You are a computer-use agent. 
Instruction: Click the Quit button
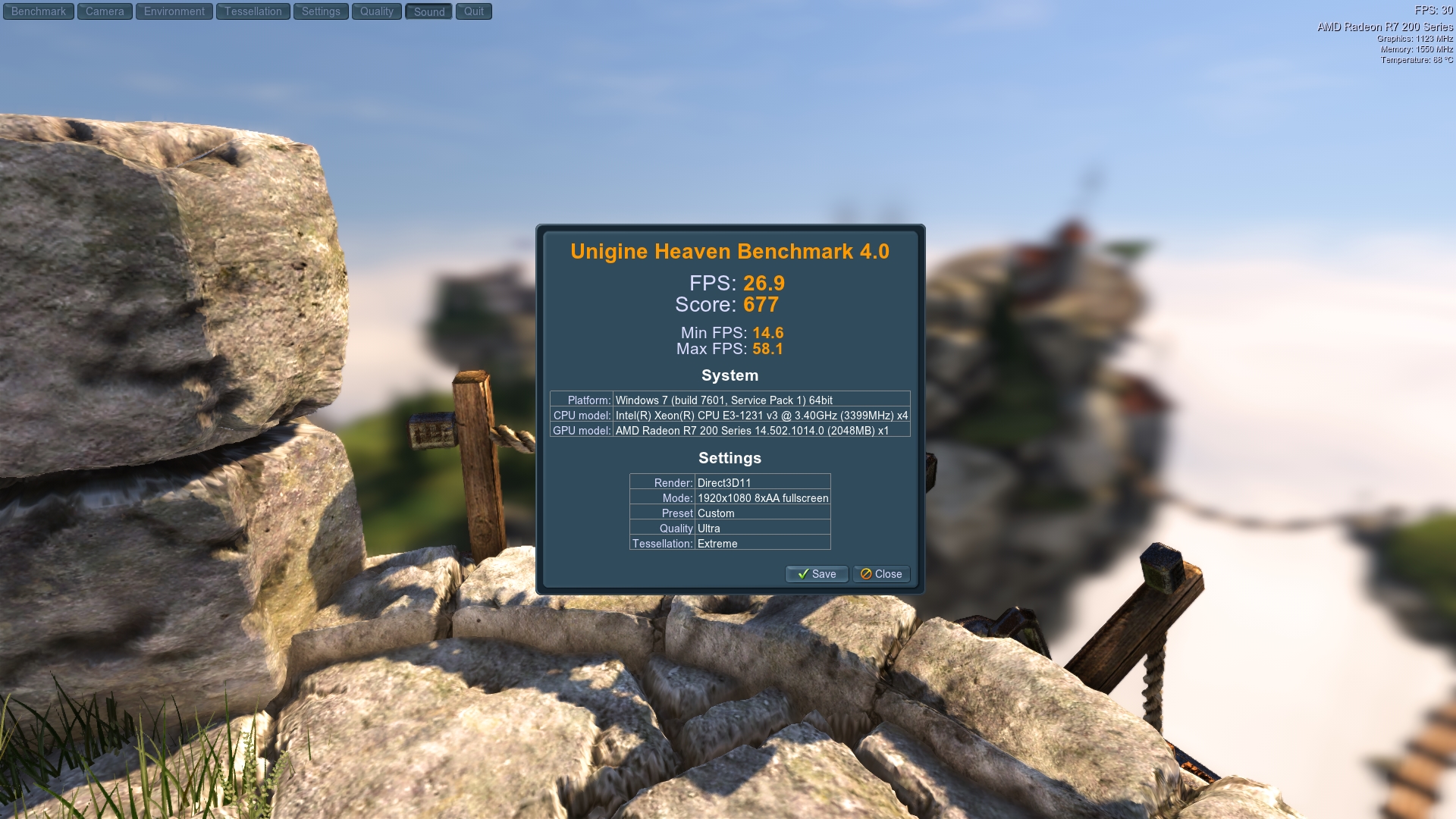point(474,11)
